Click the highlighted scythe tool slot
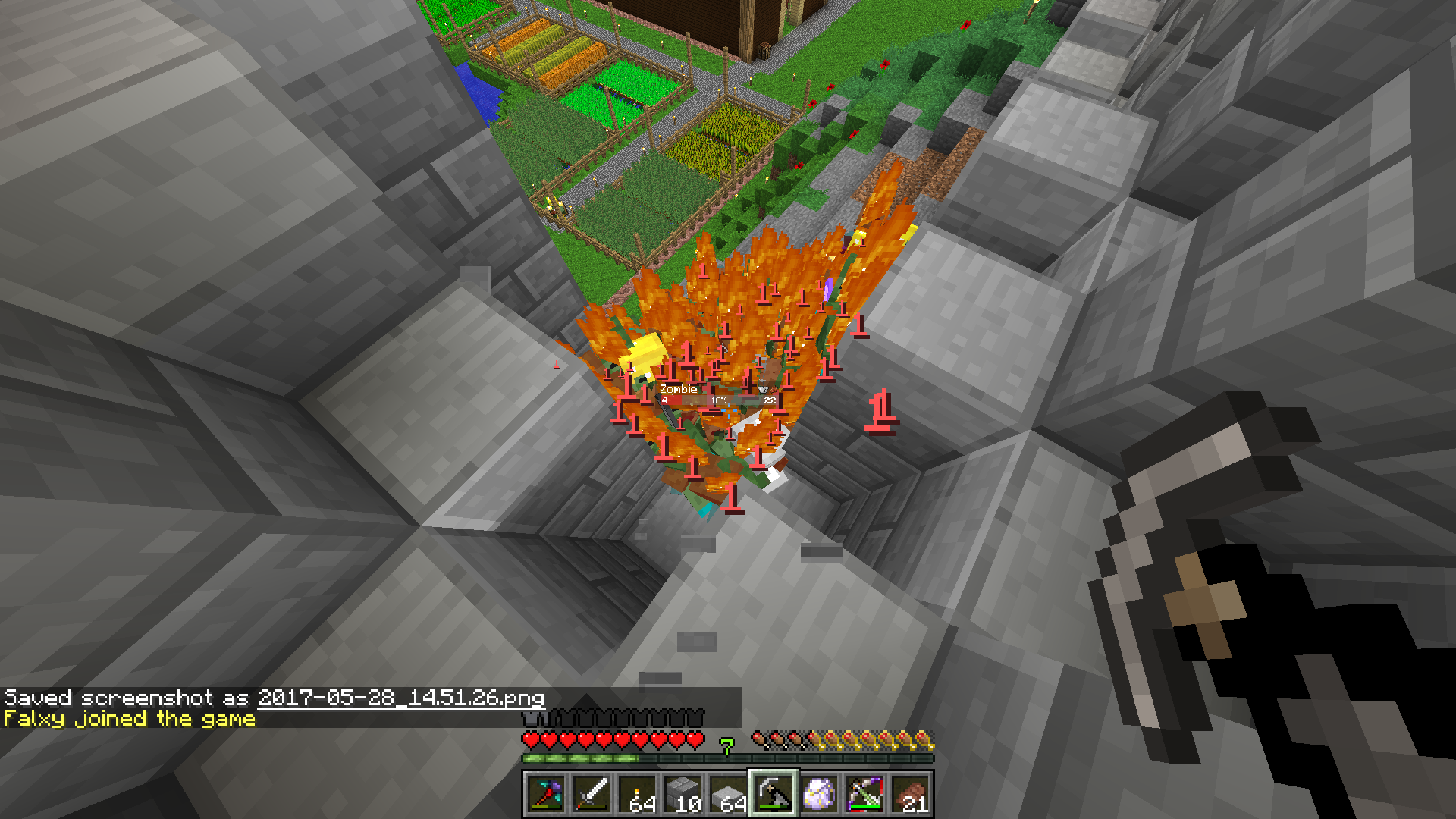Viewport: 1456px width, 819px height. 773,794
